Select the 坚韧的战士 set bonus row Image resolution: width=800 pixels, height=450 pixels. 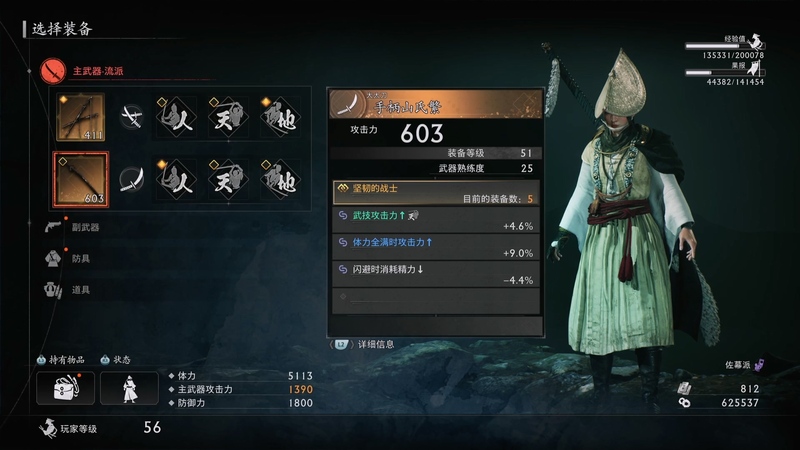tap(436, 192)
